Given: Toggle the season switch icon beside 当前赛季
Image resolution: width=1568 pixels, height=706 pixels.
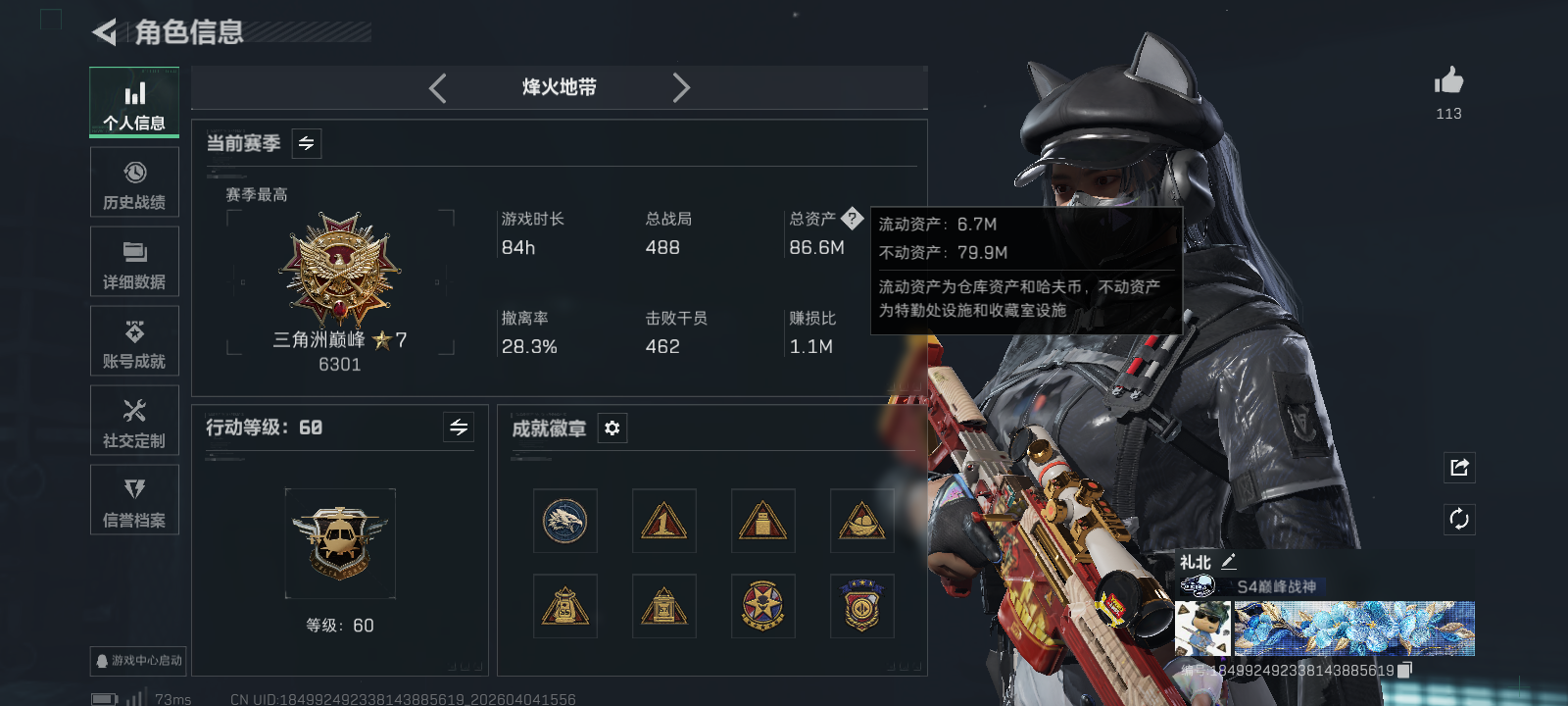Looking at the screenshot, I should pos(305,143).
